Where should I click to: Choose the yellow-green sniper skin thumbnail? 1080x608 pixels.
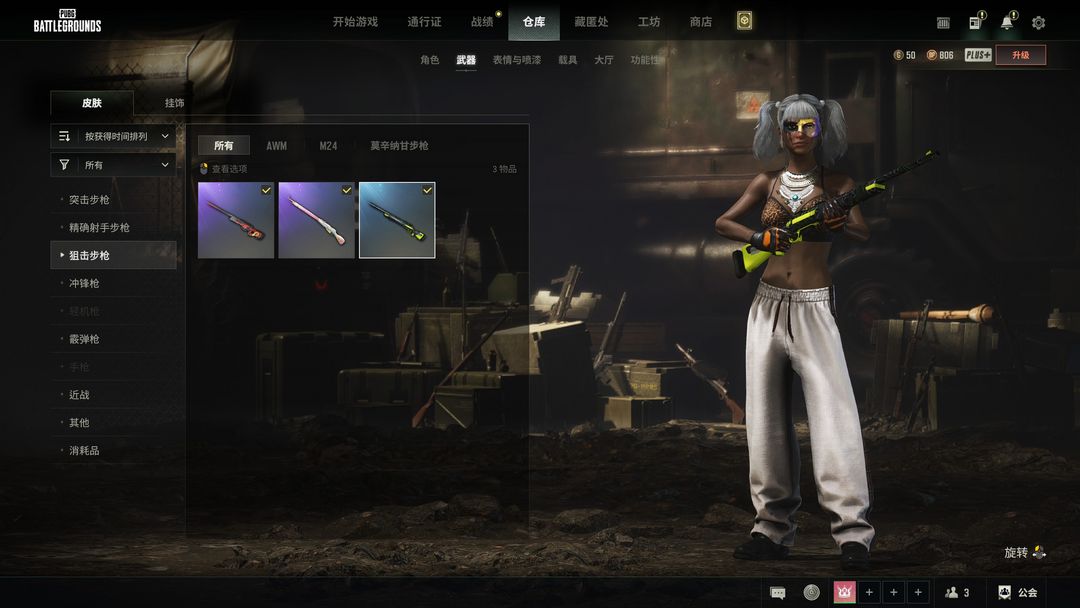pyautogui.click(x=397, y=220)
